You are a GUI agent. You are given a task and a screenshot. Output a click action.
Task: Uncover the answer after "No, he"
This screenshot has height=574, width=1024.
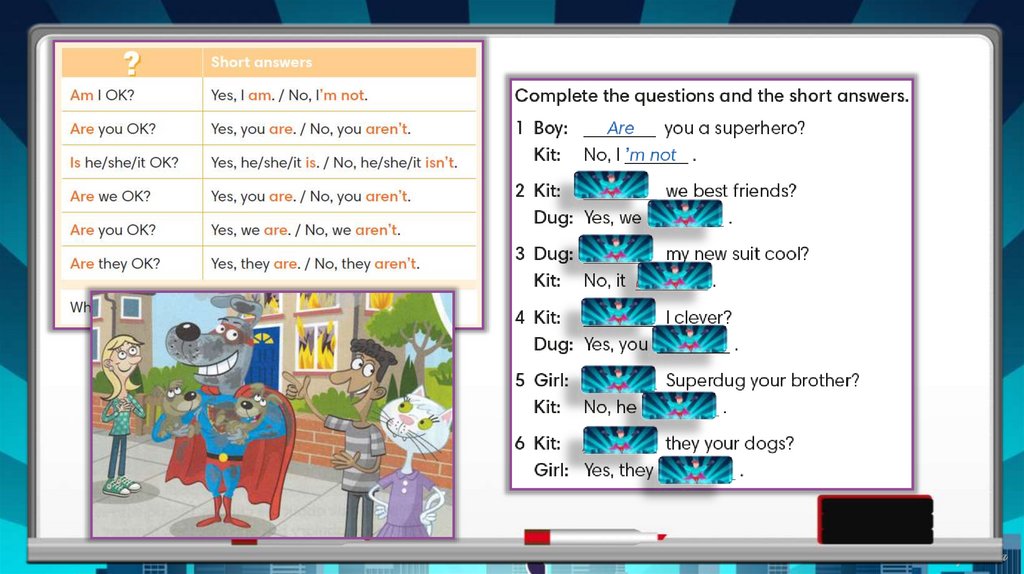coord(679,405)
